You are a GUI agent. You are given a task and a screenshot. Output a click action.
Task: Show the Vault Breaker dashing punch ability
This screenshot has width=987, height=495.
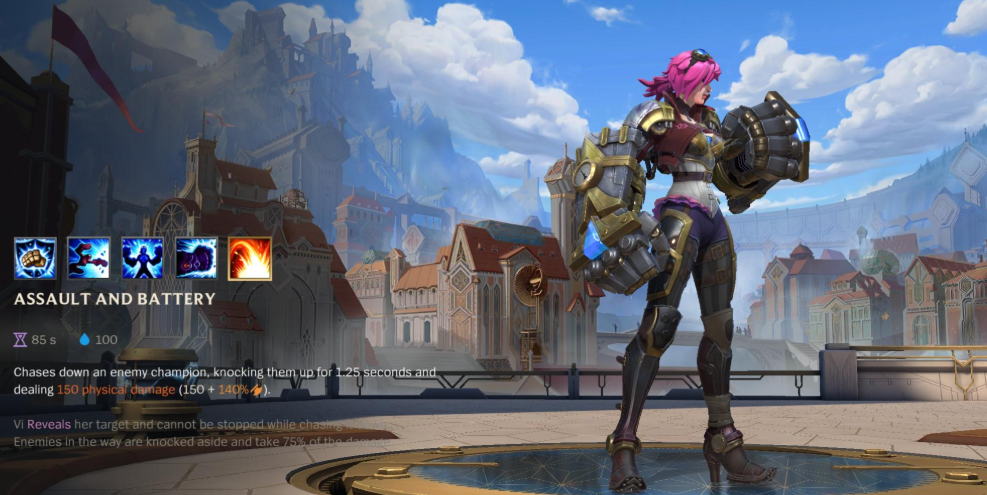tap(89, 258)
